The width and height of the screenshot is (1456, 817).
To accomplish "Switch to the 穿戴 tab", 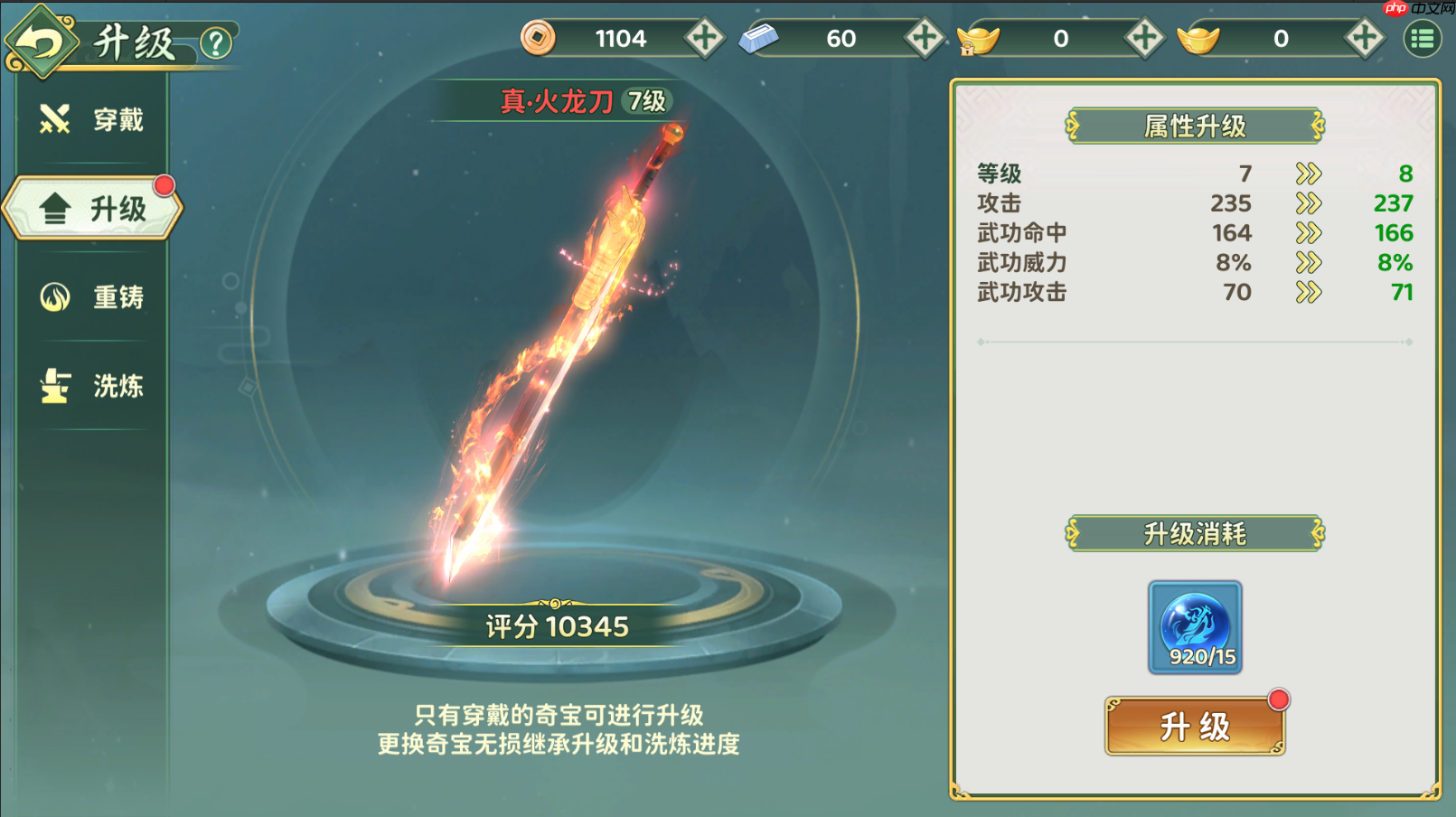I will click(x=99, y=118).
